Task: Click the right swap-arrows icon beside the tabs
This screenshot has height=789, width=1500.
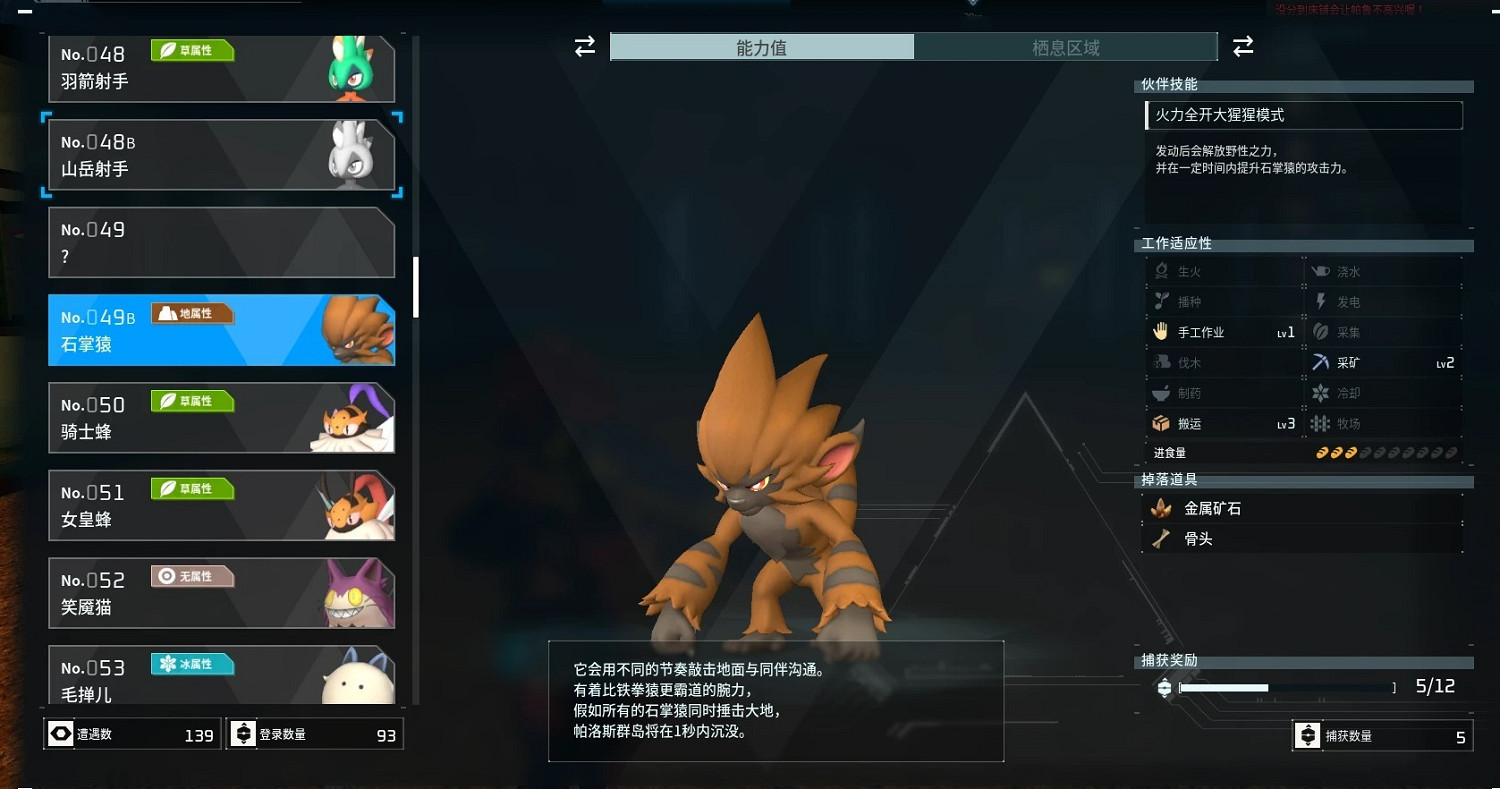Action: pyautogui.click(x=1243, y=46)
